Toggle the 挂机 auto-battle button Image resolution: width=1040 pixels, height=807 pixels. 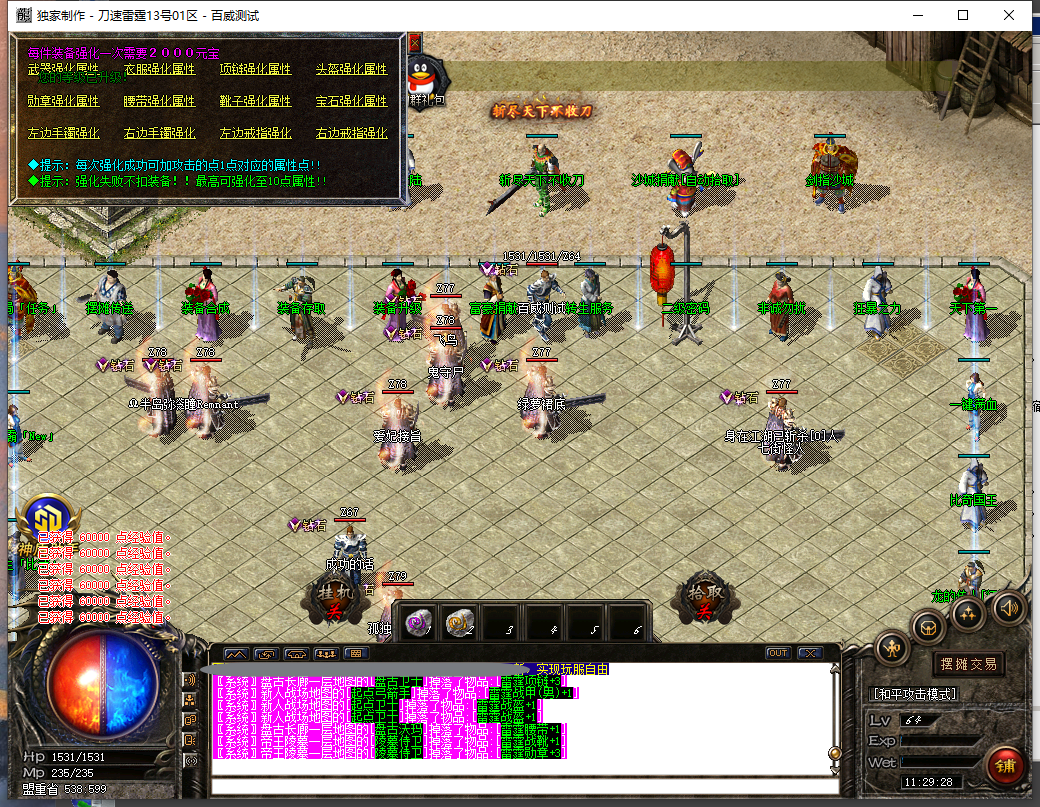click(330, 601)
